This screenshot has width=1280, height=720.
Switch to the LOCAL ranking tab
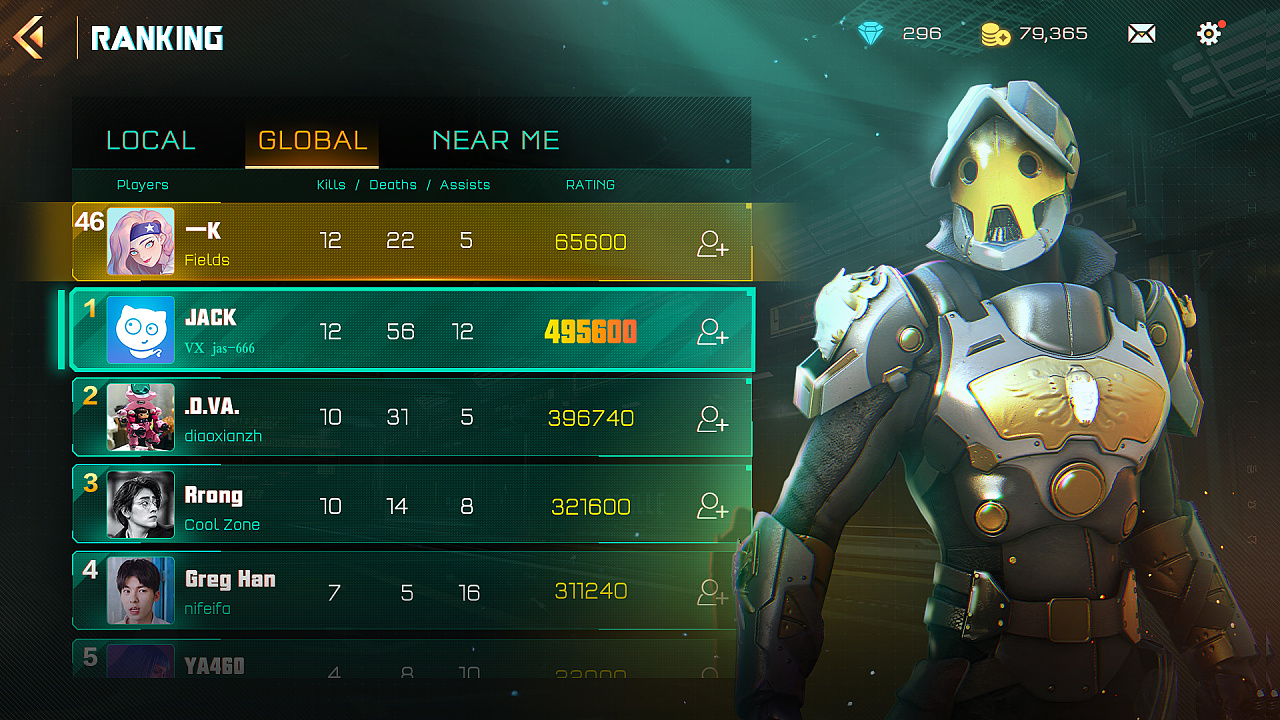(151, 140)
